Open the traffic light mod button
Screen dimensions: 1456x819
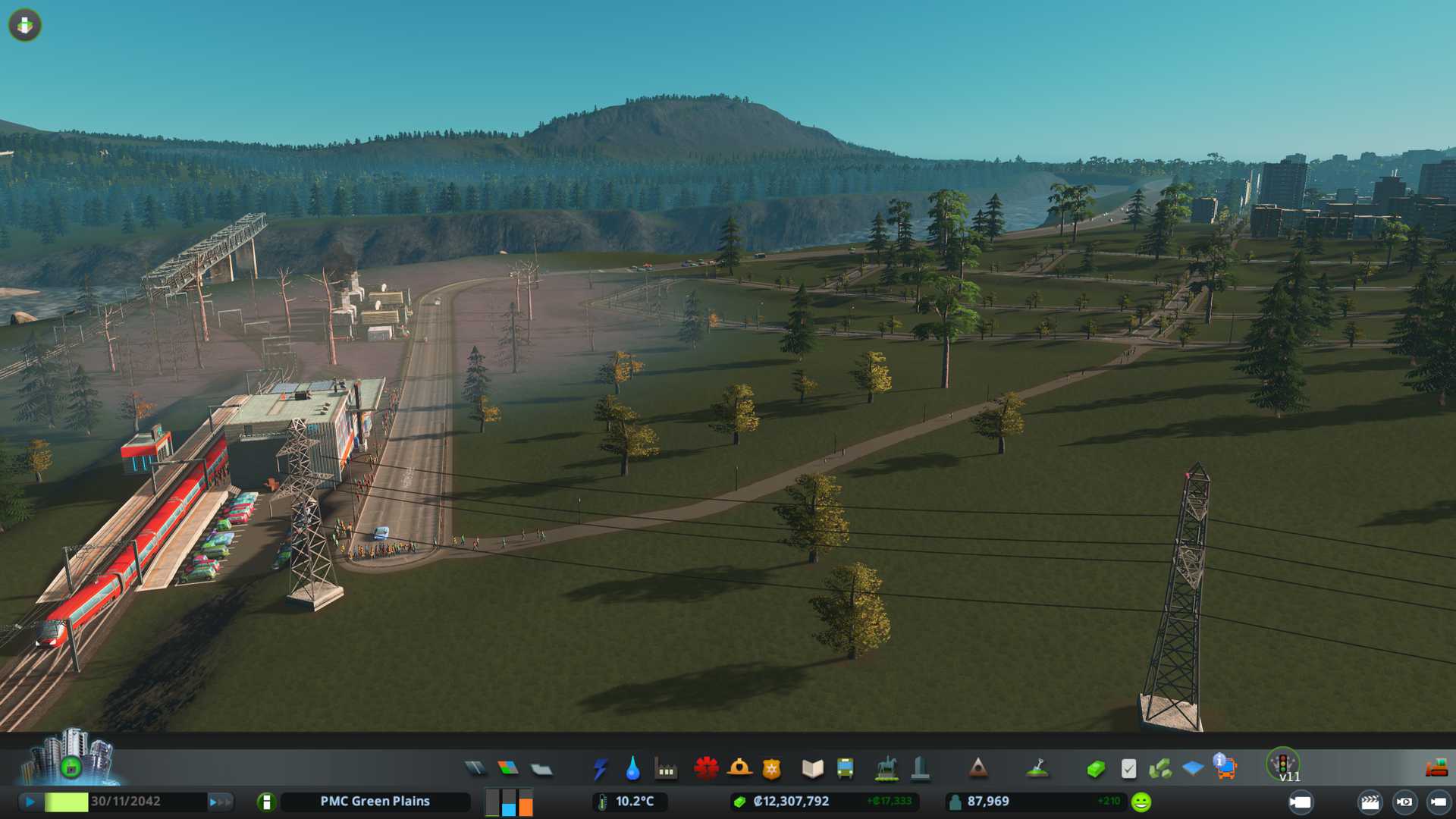[x=1283, y=764]
